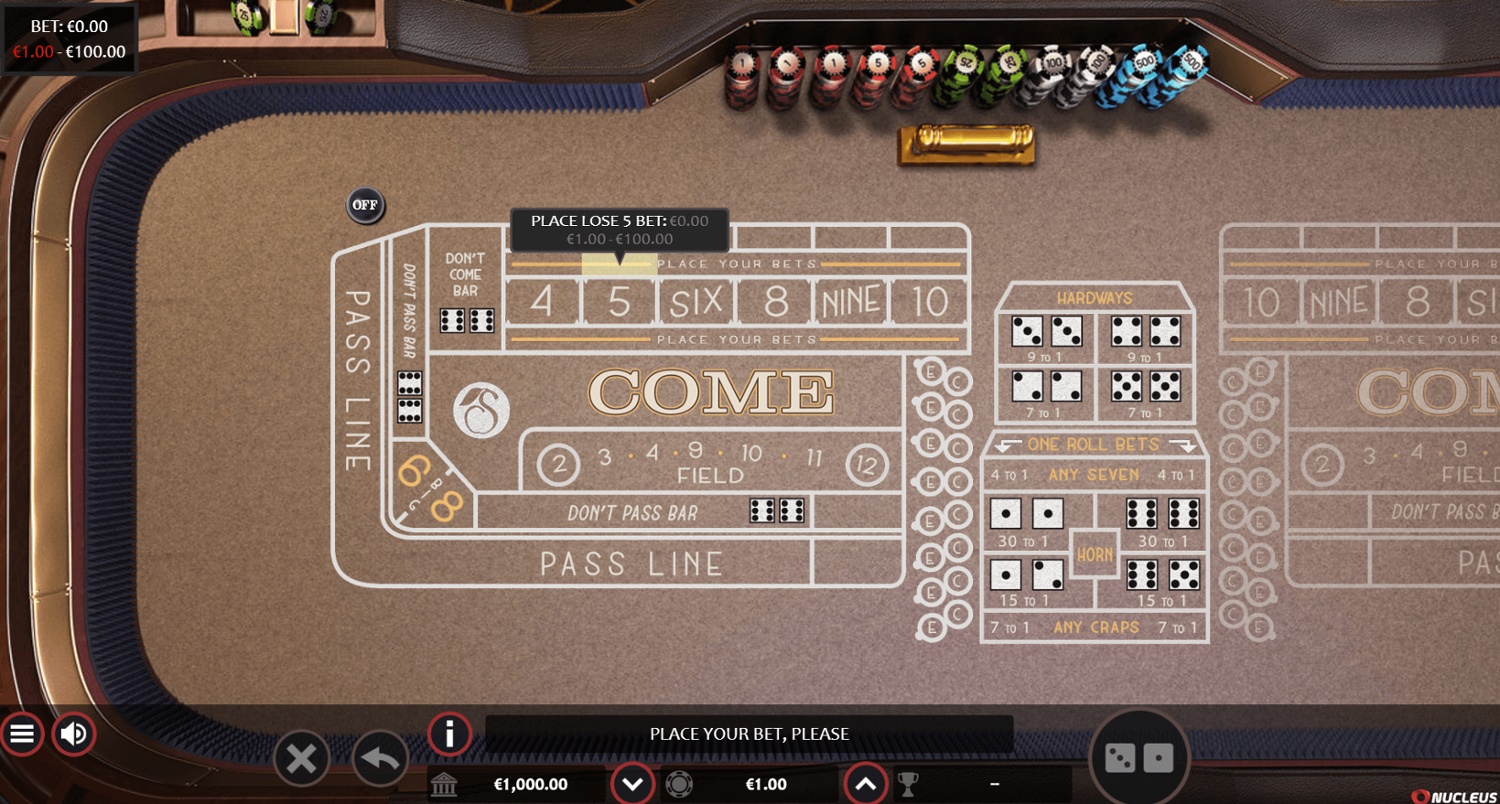Place a bet on number 10
The width and height of the screenshot is (1500, 804).
[929, 301]
